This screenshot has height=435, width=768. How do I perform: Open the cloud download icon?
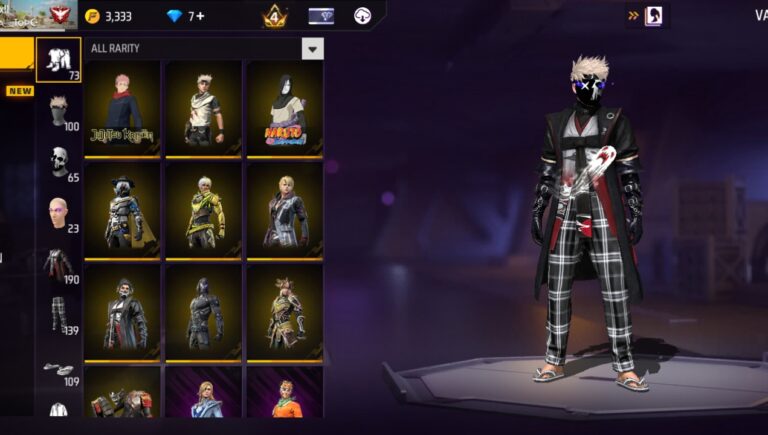tap(363, 16)
